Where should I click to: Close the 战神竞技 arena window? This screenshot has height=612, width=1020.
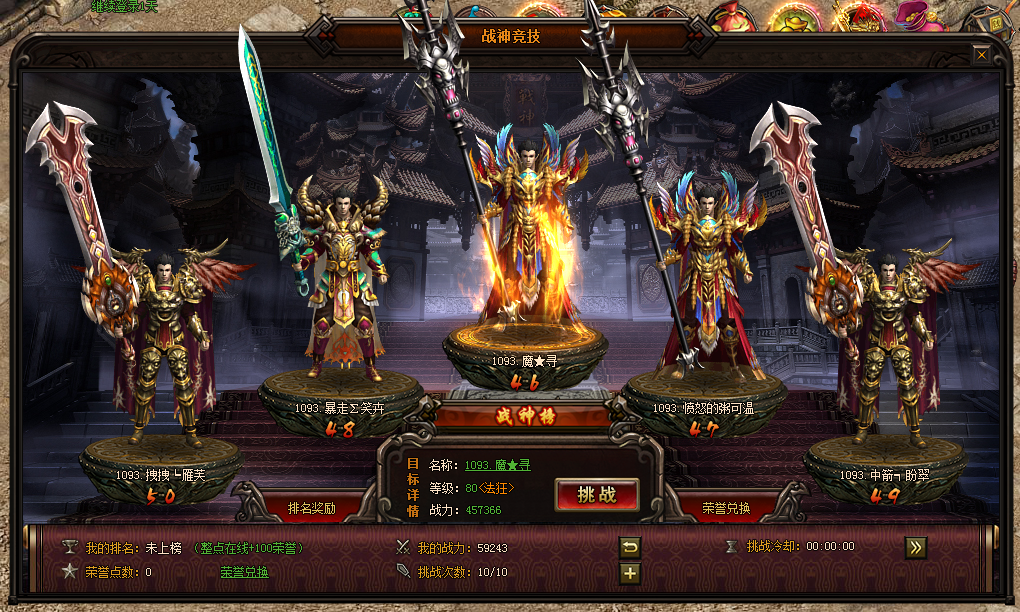point(982,55)
